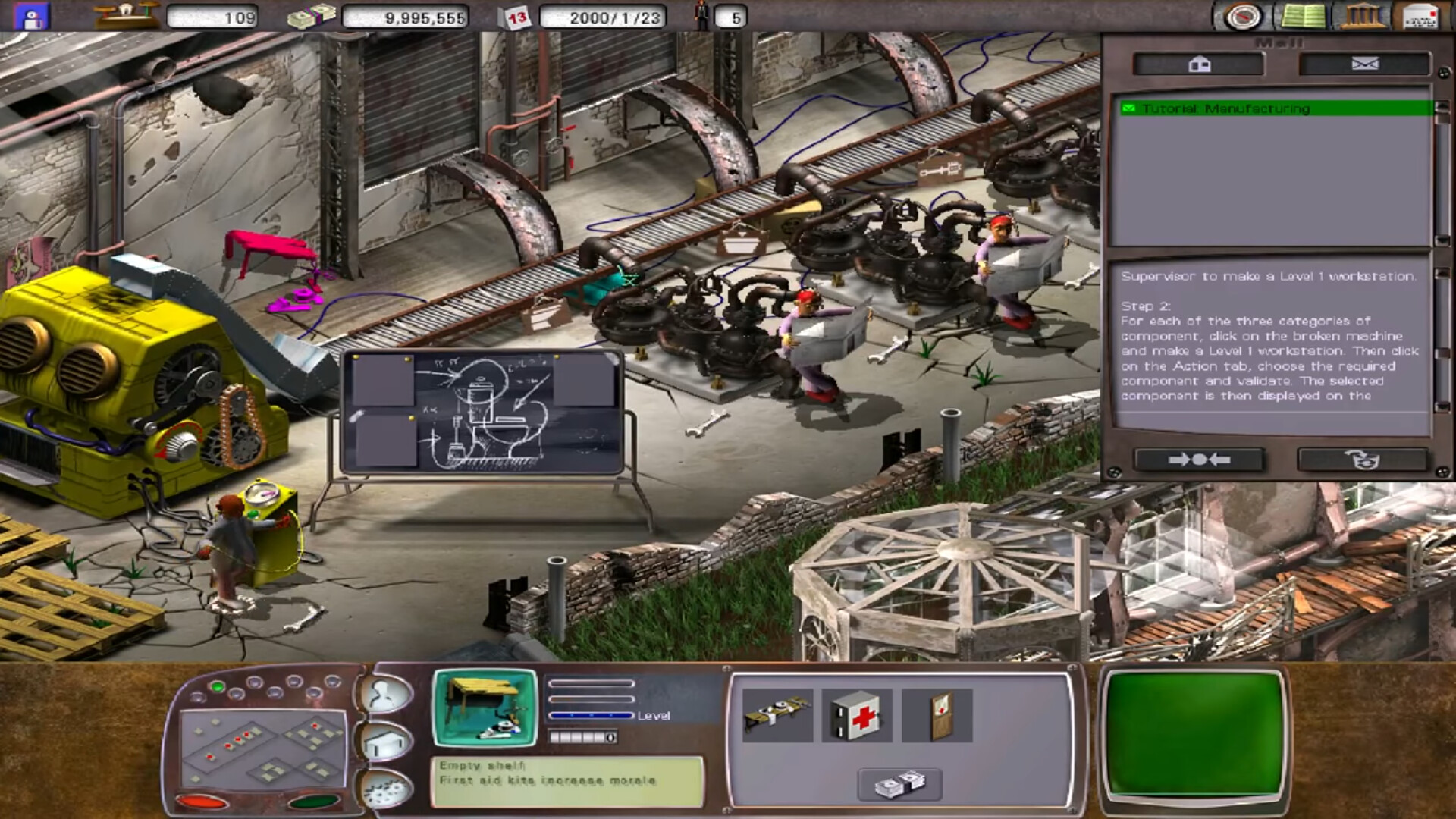Image resolution: width=1456 pixels, height=819 pixels.
Task: Click the green indicator light above minimap
Action: (x=218, y=686)
